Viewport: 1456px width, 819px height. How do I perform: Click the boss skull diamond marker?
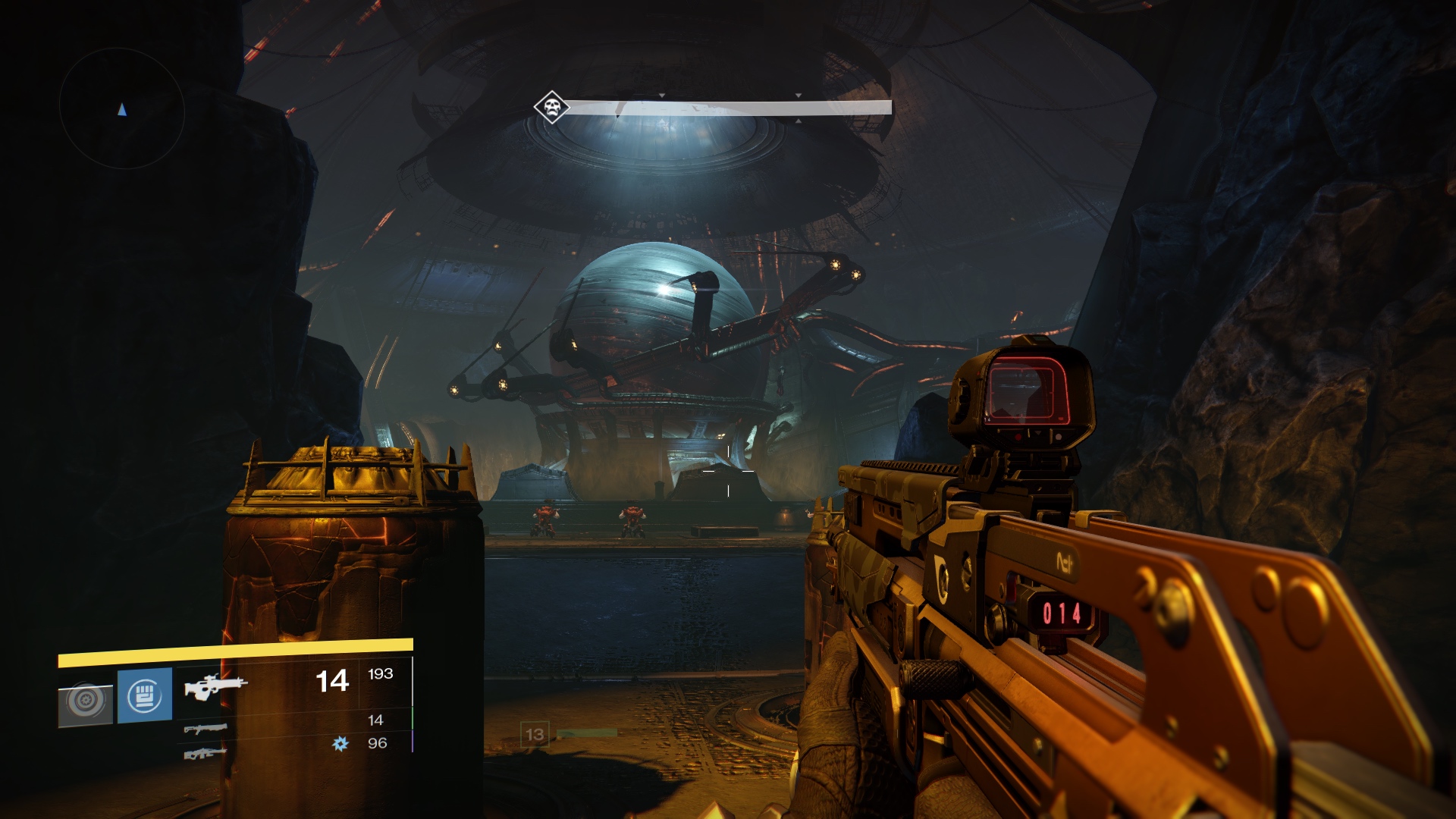click(551, 107)
